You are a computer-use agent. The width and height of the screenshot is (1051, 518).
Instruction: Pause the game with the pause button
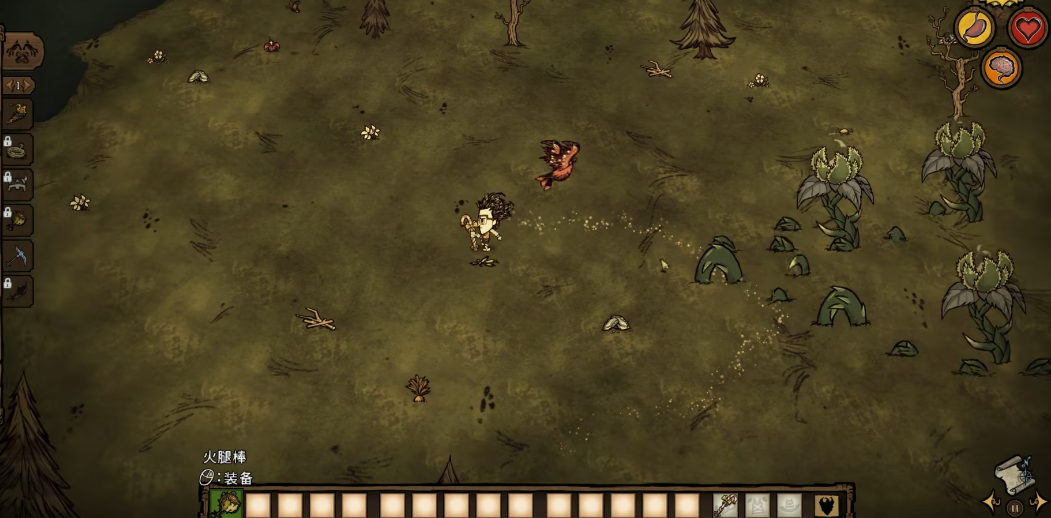[1015, 508]
